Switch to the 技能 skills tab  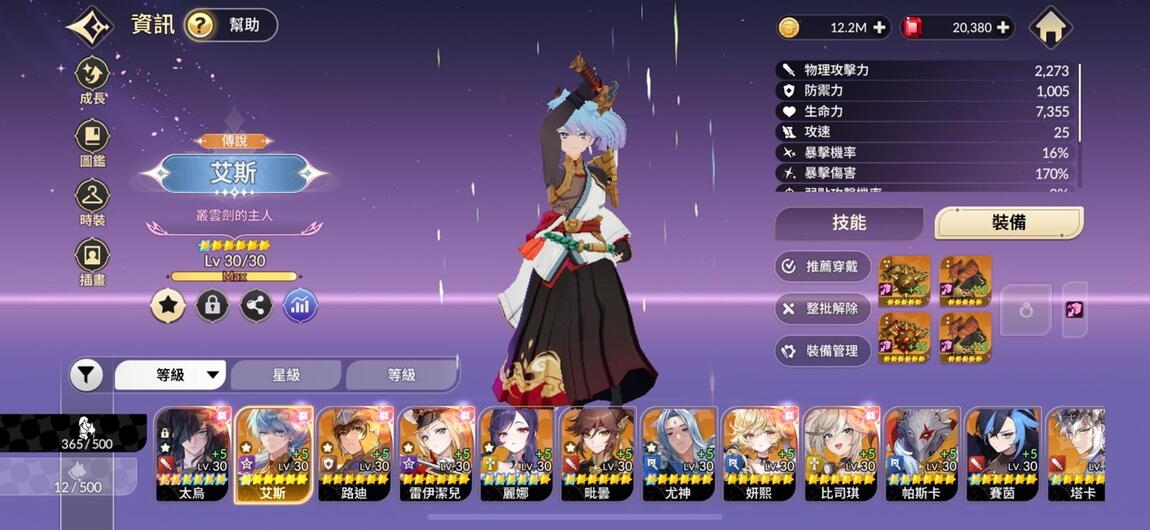849,223
